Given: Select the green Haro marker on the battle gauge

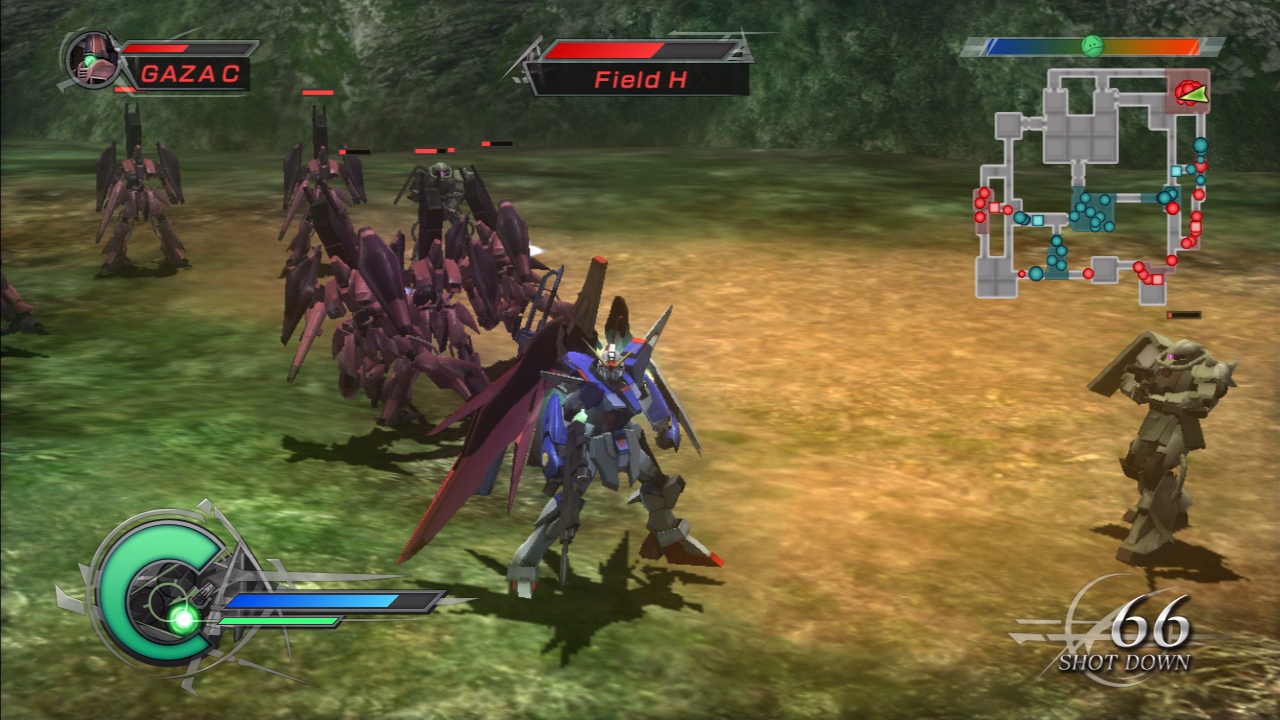Looking at the screenshot, I should pos(1095,44).
